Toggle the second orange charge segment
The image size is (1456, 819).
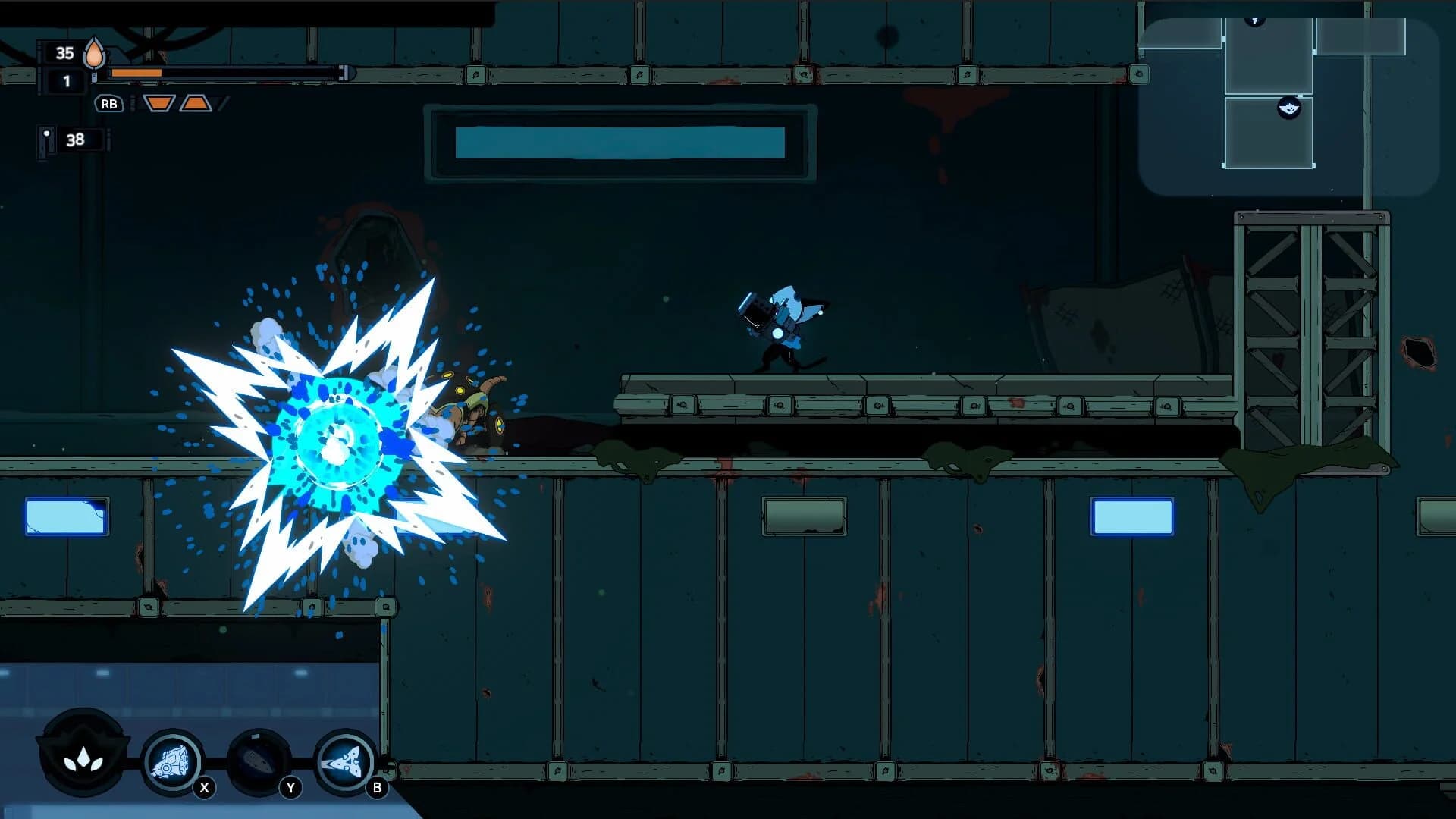click(196, 105)
